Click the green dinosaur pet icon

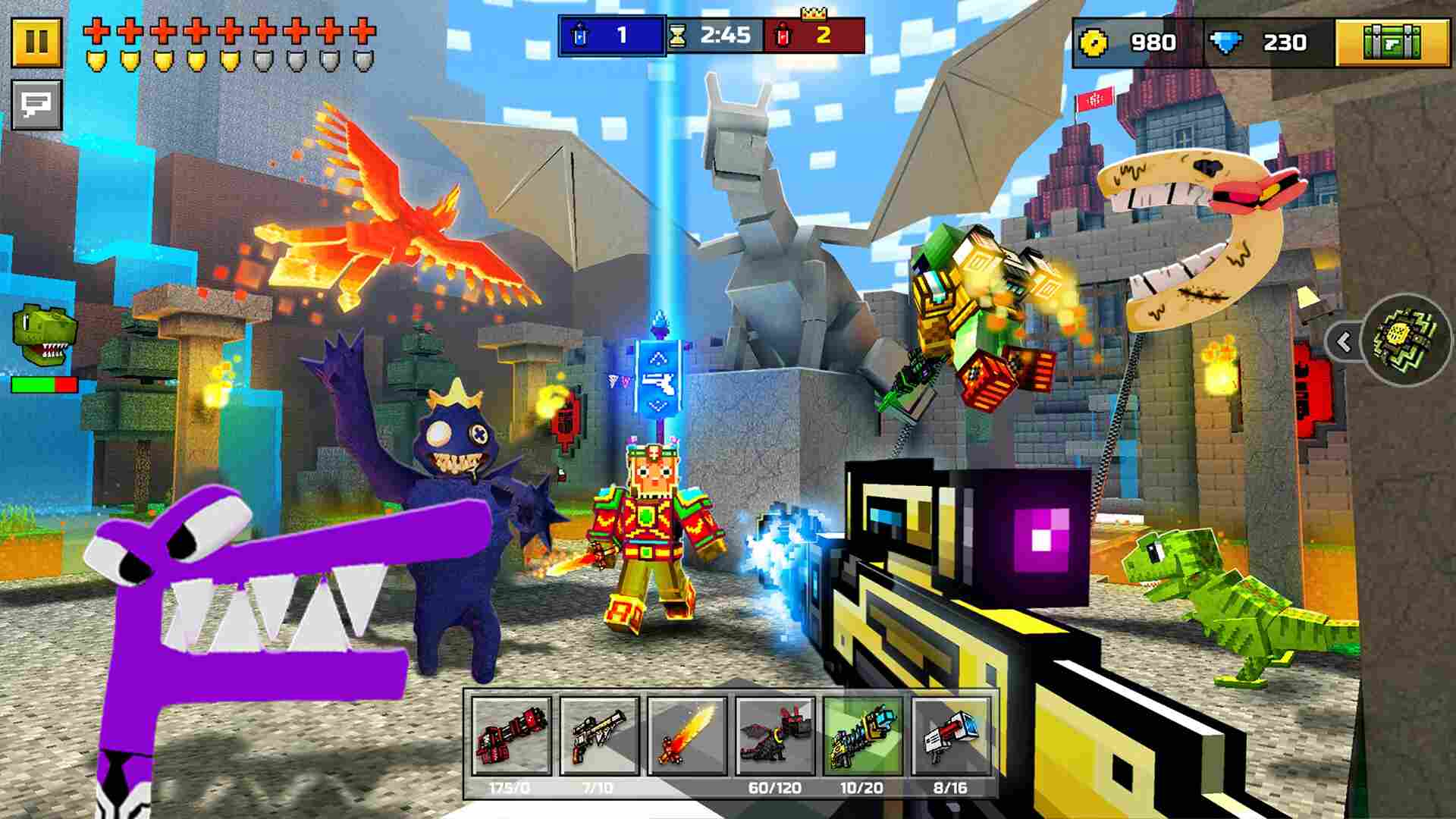44,331
